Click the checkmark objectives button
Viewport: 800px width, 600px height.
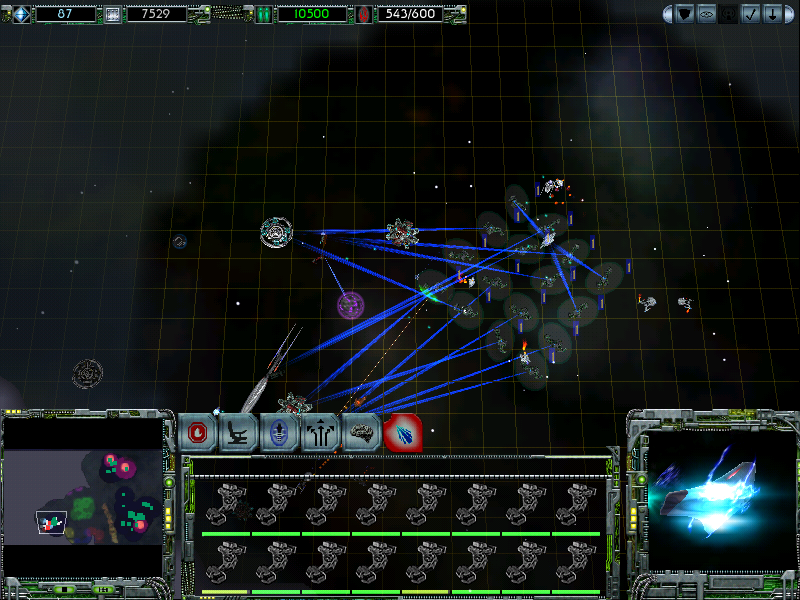click(x=751, y=14)
